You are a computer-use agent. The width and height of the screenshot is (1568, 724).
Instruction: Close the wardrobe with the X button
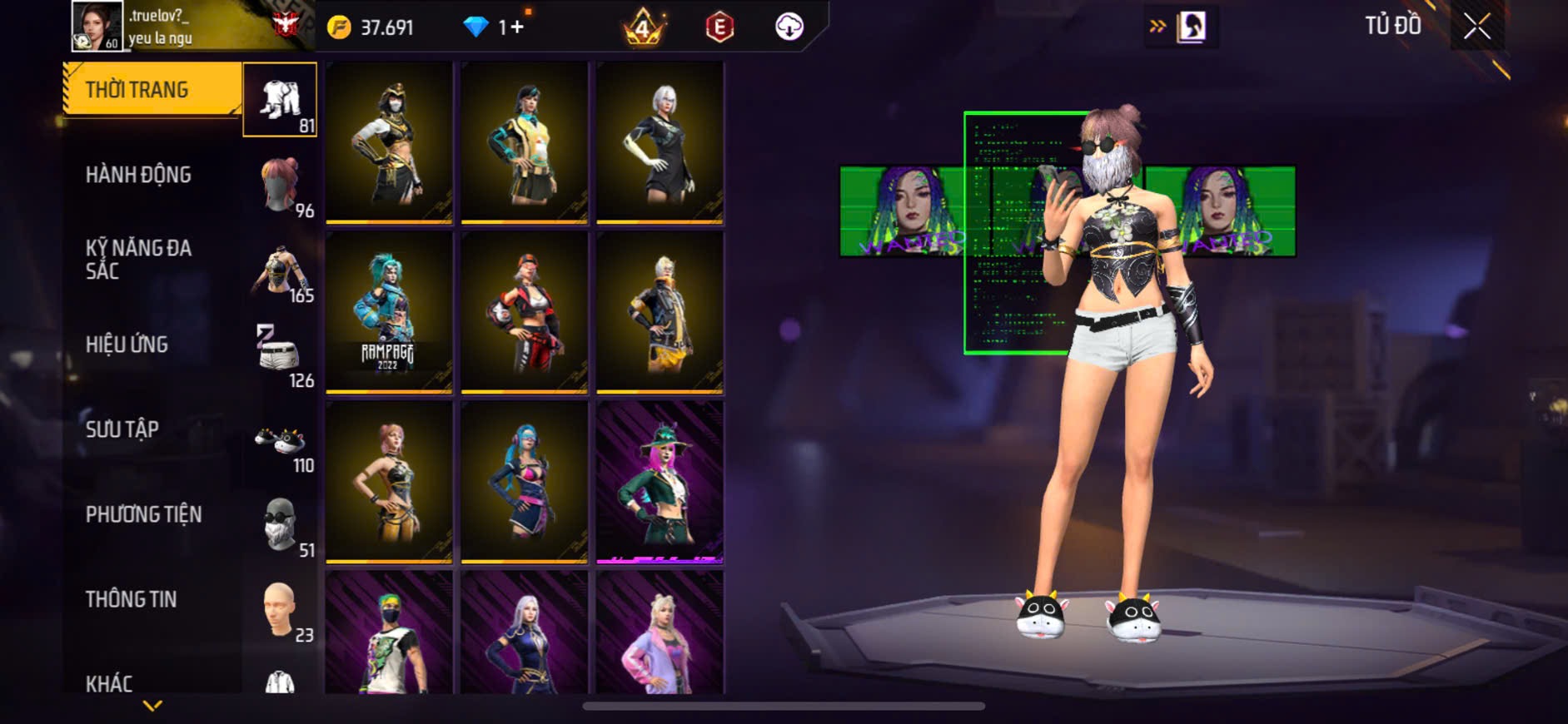1476,27
